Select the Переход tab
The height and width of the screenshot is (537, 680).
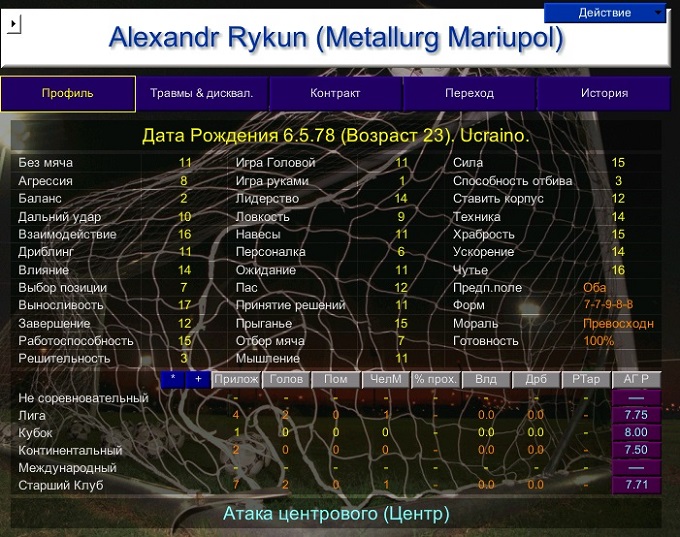point(469,94)
